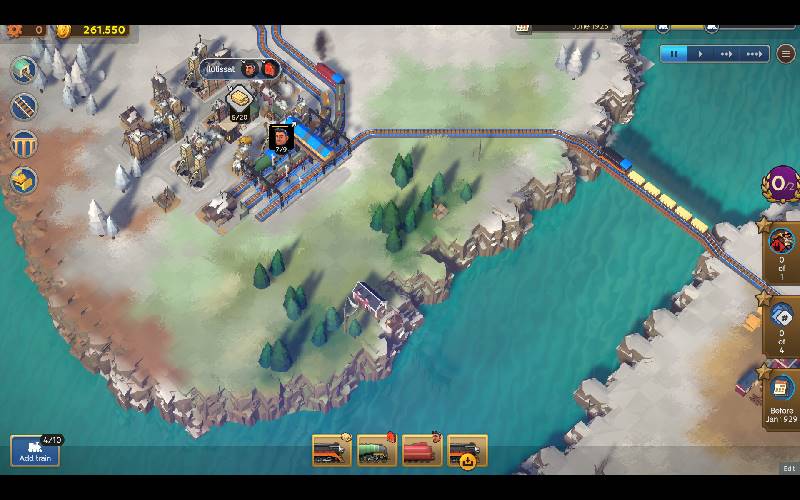Set game to normal play speed
Image resolution: width=800 pixels, height=500 pixels.
700,53
